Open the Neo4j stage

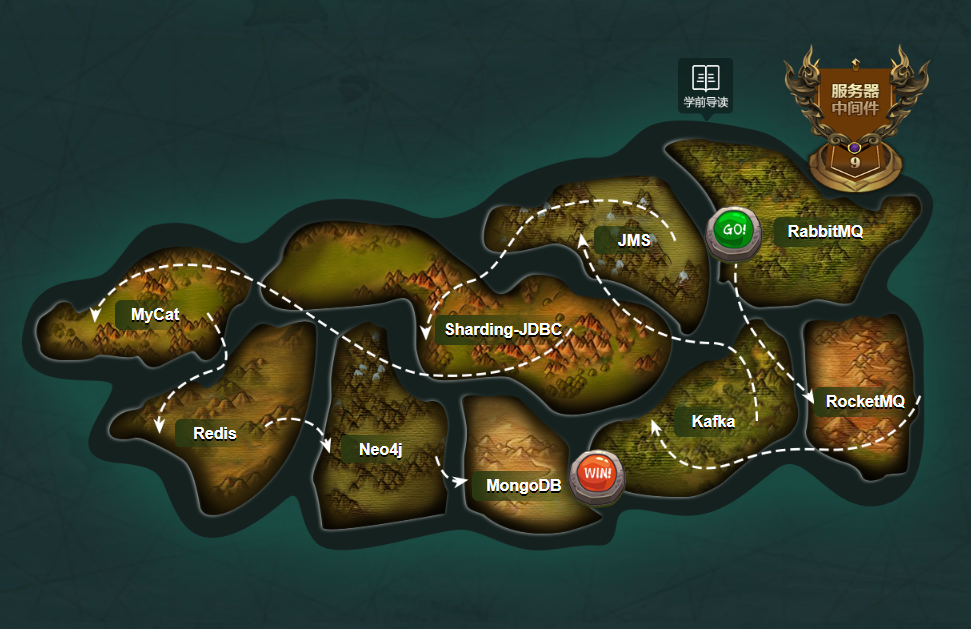tap(379, 450)
